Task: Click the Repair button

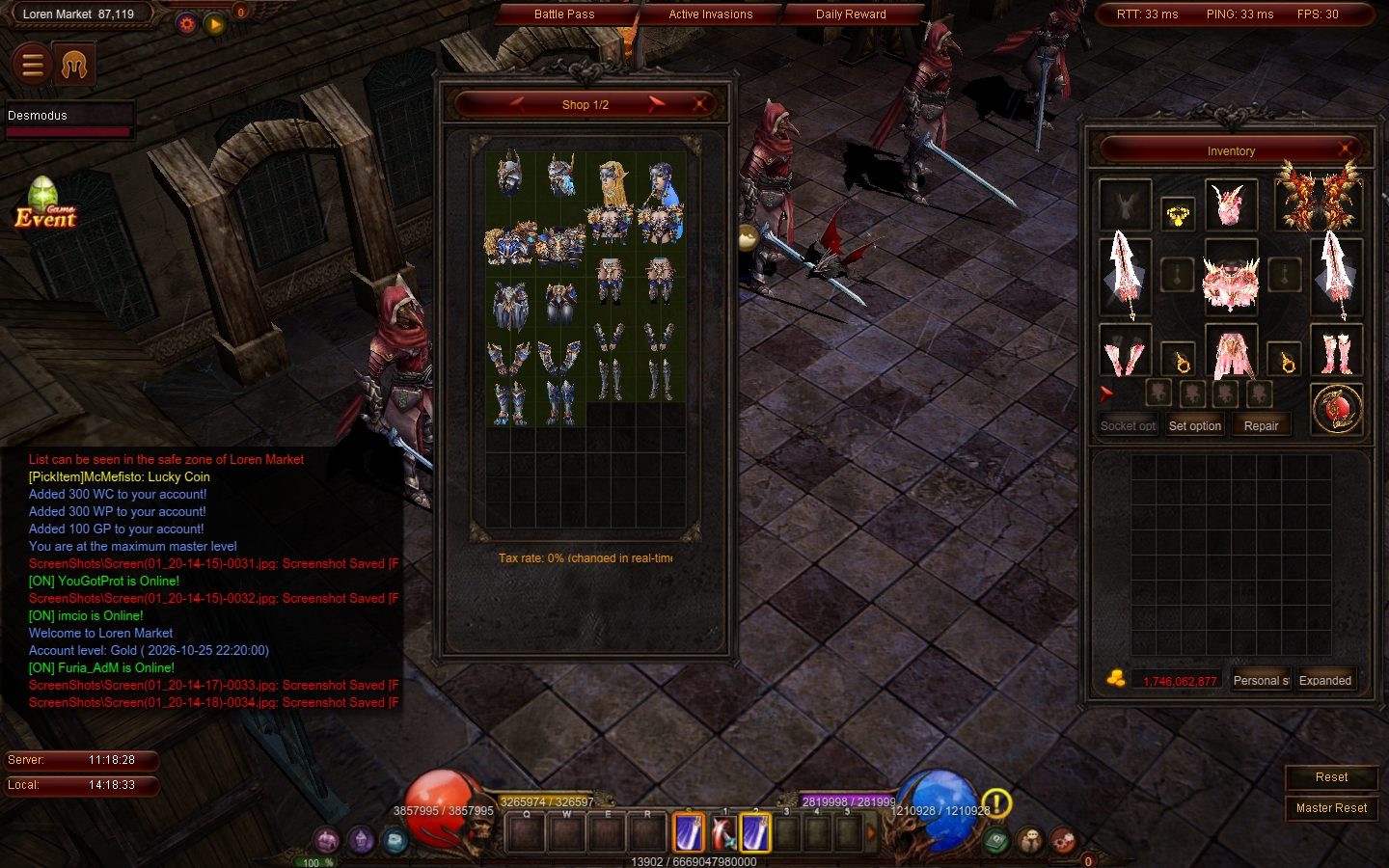Action: (x=1261, y=426)
